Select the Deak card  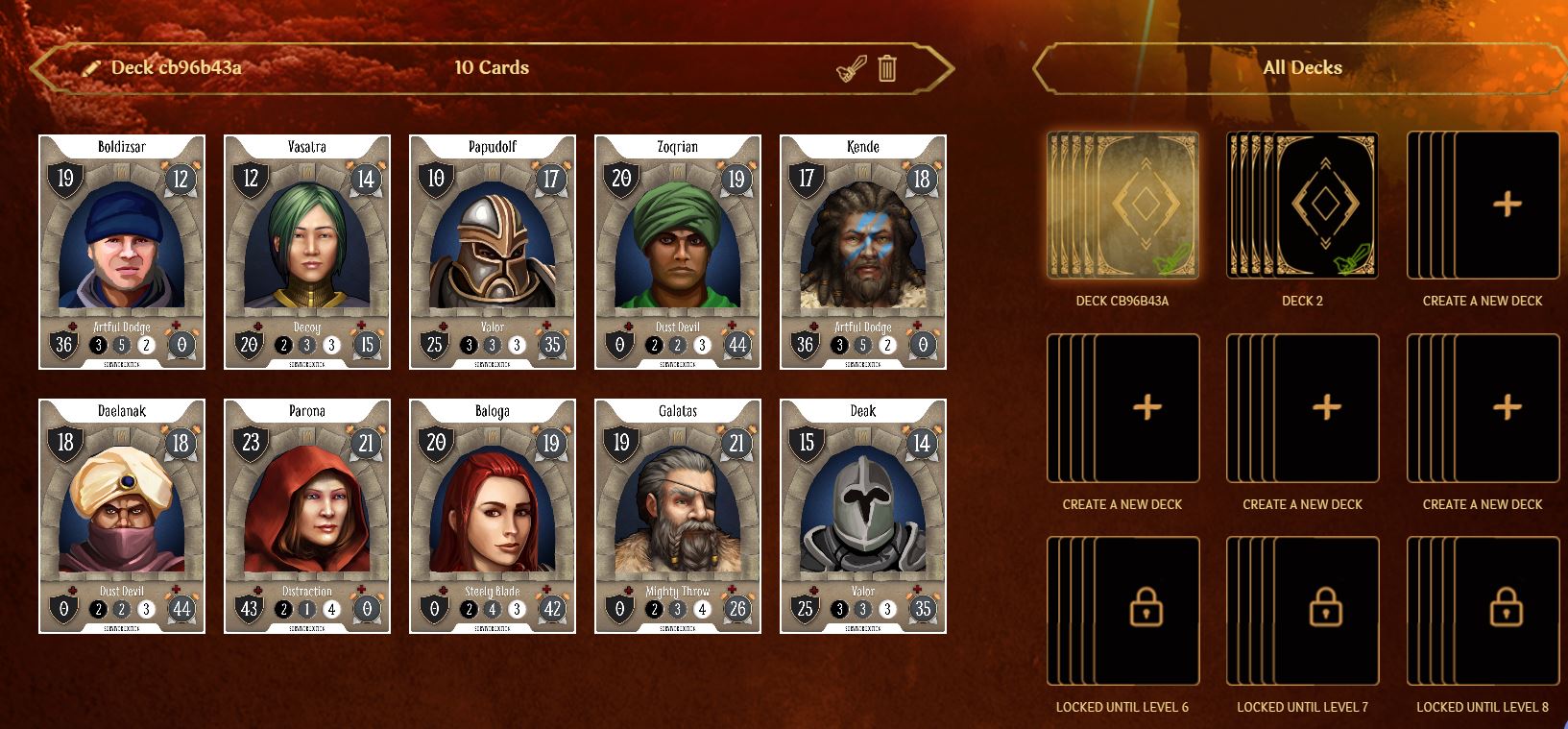863,516
